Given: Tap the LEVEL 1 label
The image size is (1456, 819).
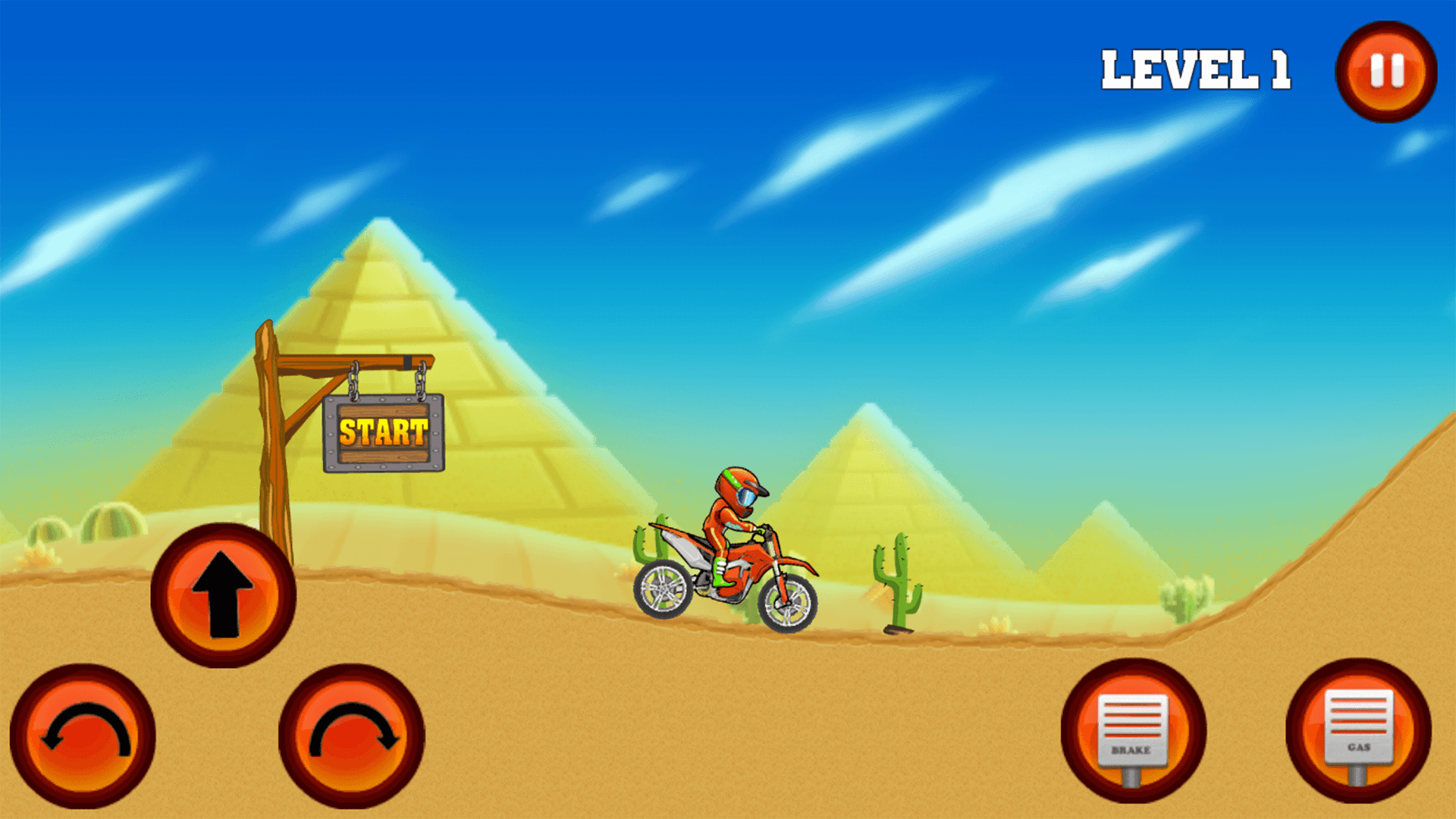Looking at the screenshot, I should [1197, 68].
